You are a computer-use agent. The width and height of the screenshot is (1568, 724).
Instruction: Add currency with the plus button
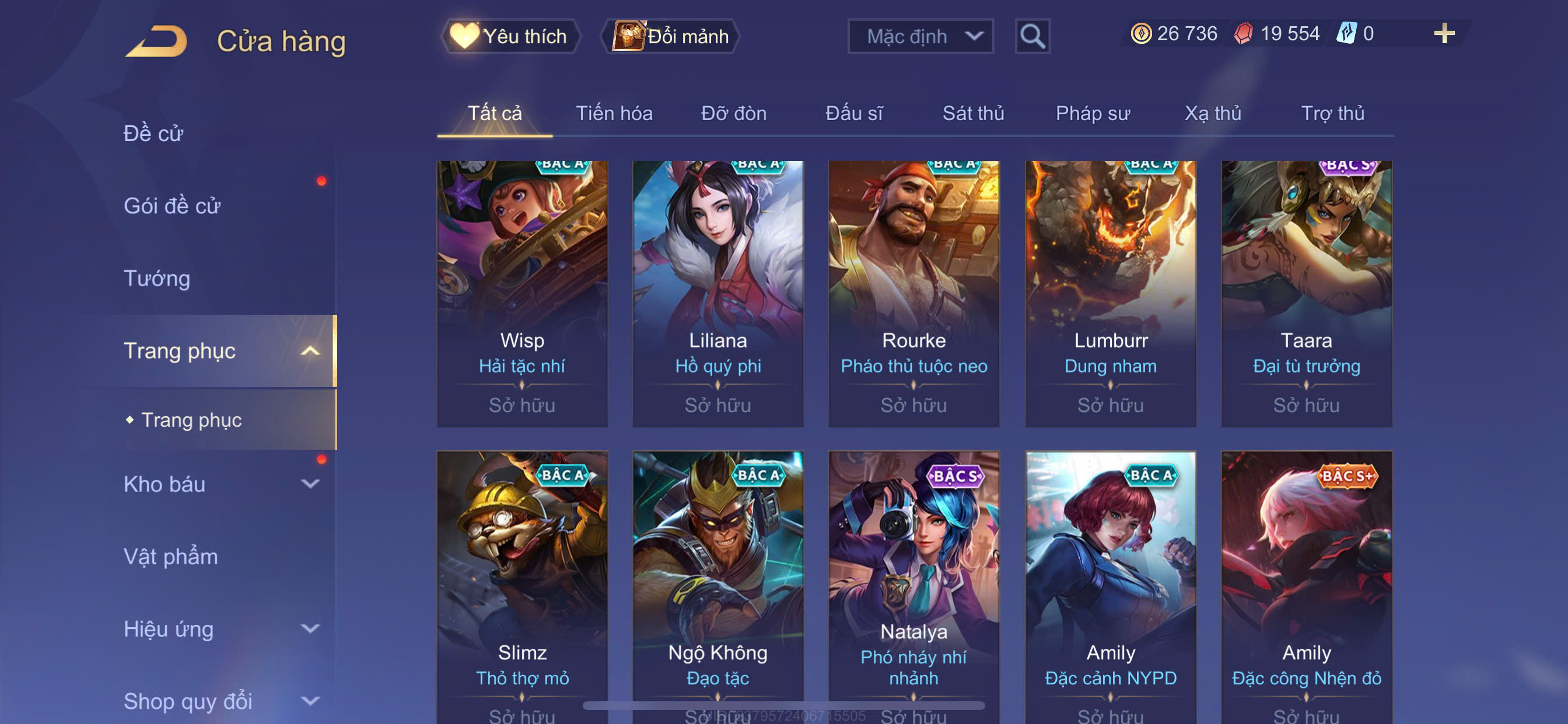pyautogui.click(x=1444, y=33)
